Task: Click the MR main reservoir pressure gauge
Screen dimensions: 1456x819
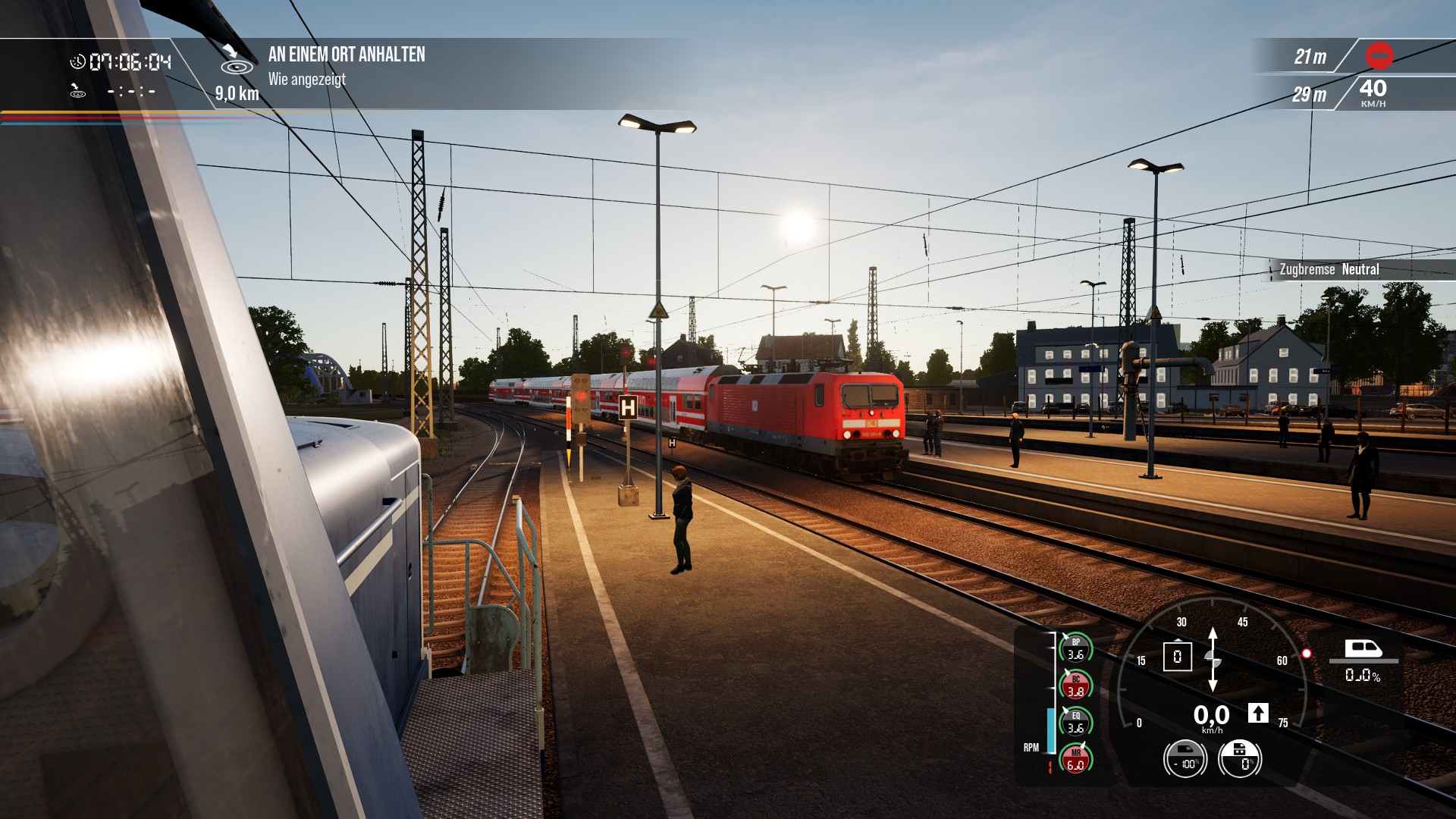Action: click(x=1075, y=759)
